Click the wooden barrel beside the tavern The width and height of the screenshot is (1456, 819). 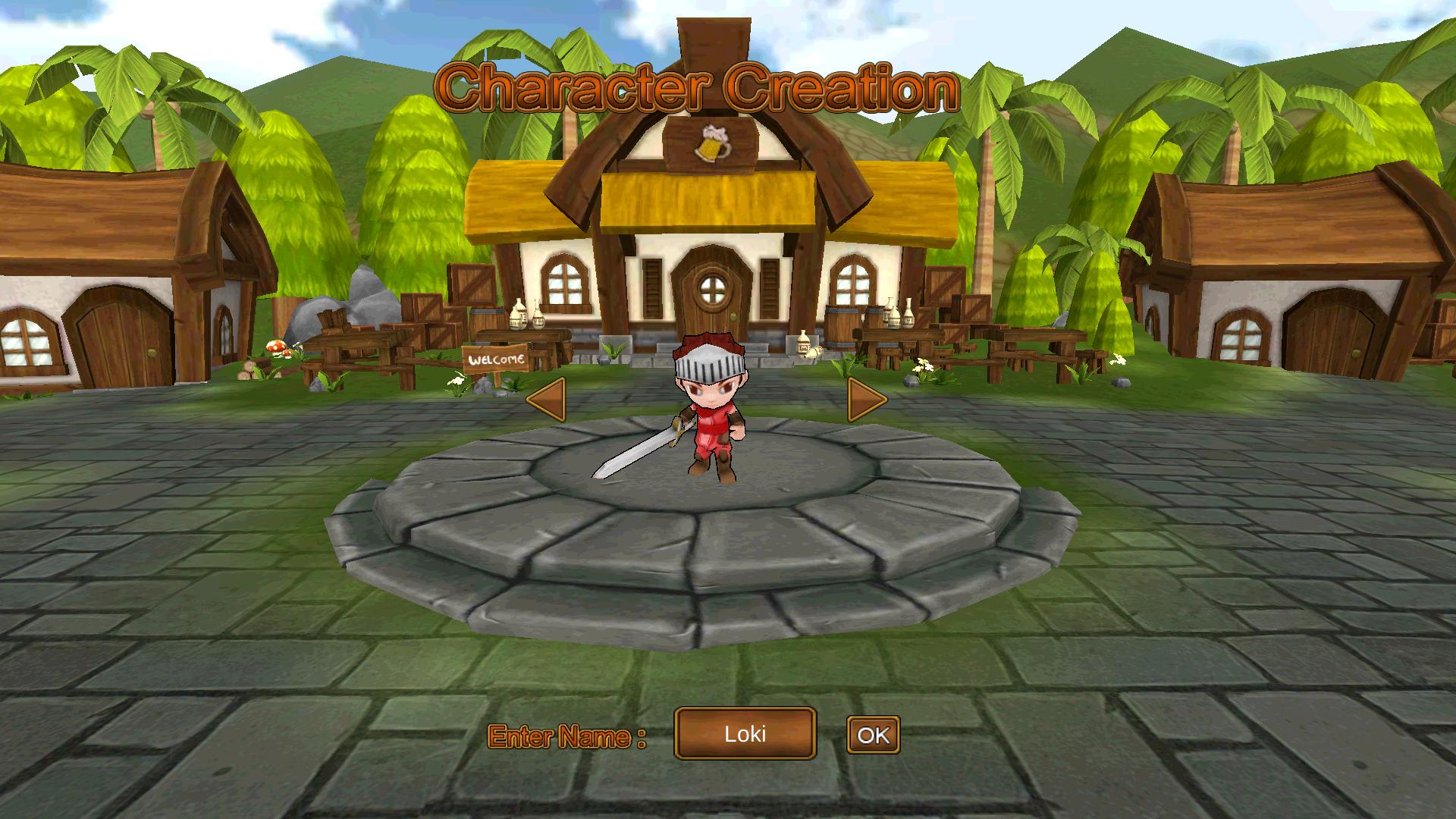[839, 325]
